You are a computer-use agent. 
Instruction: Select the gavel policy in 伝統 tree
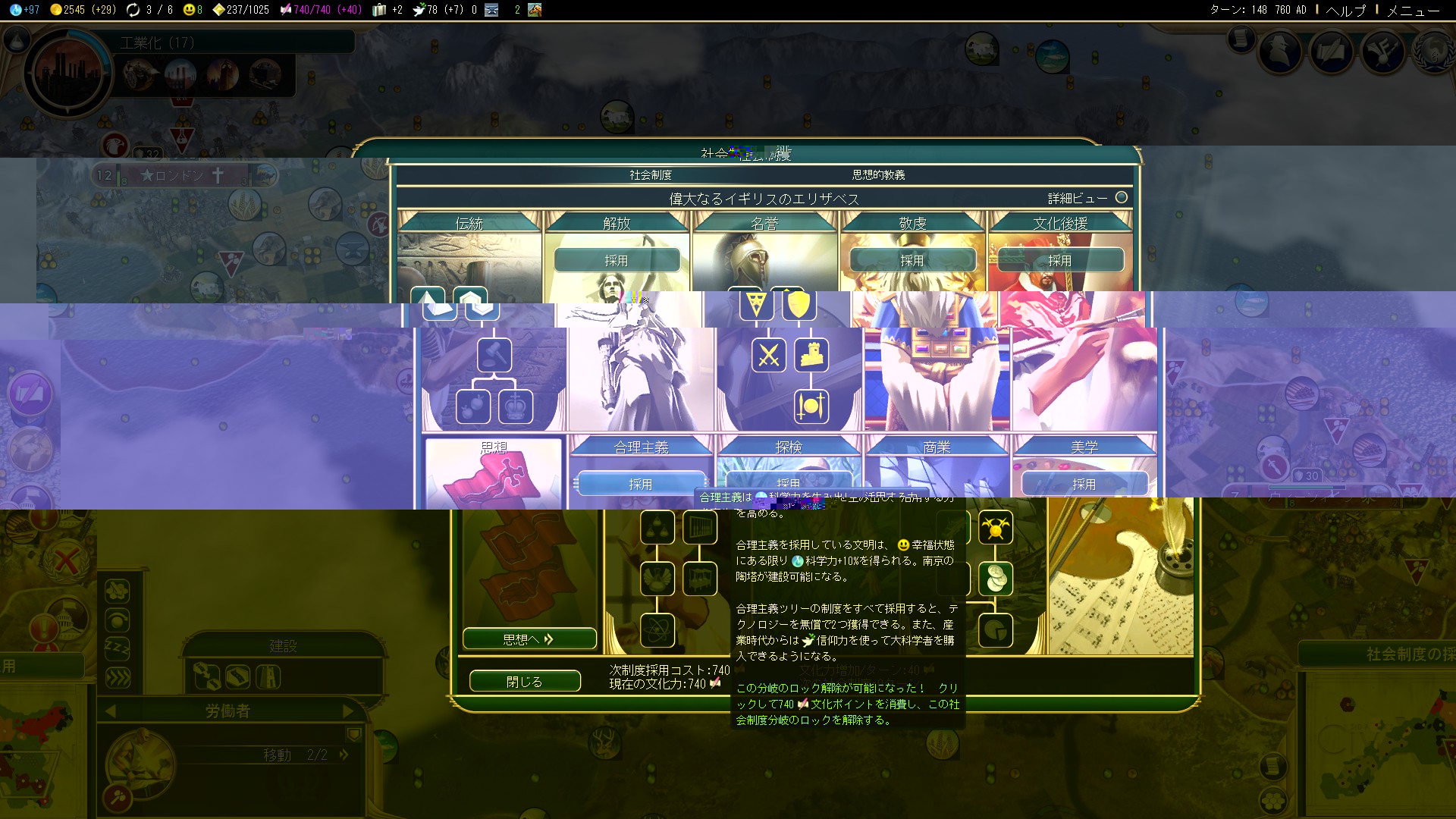click(x=494, y=356)
